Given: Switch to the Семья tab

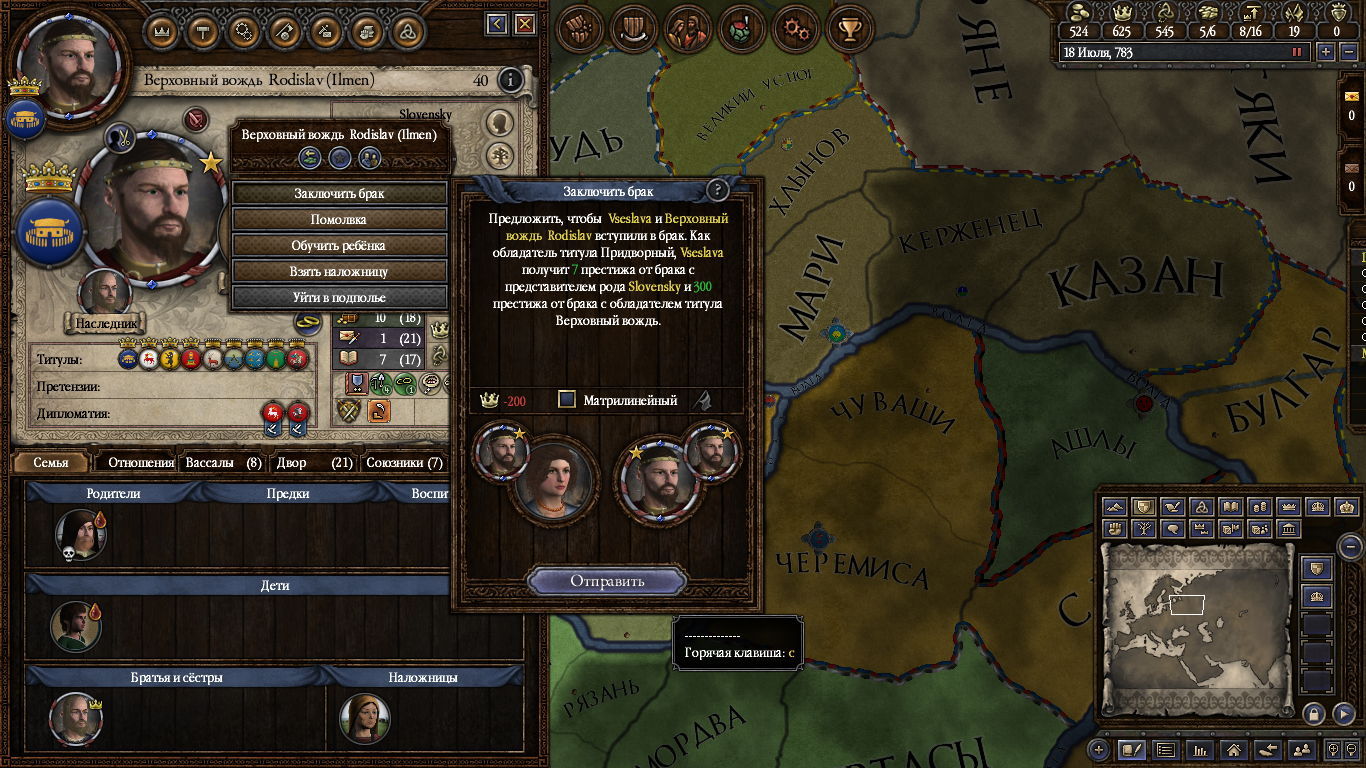Looking at the screenshot, I should pyautogui.click(x=51, y=463).
